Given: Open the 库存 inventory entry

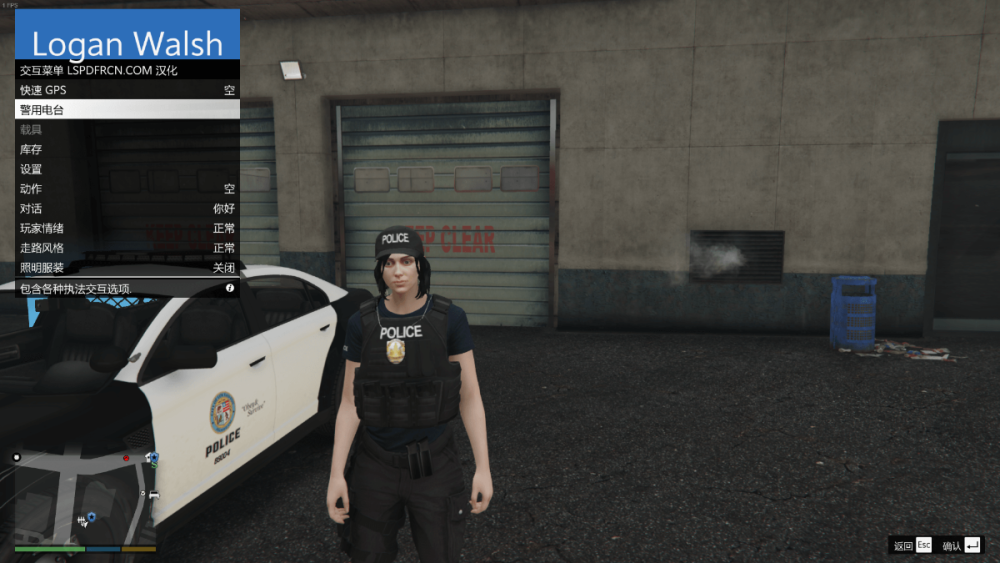Looking at the screenshot, I should (127, 149).
